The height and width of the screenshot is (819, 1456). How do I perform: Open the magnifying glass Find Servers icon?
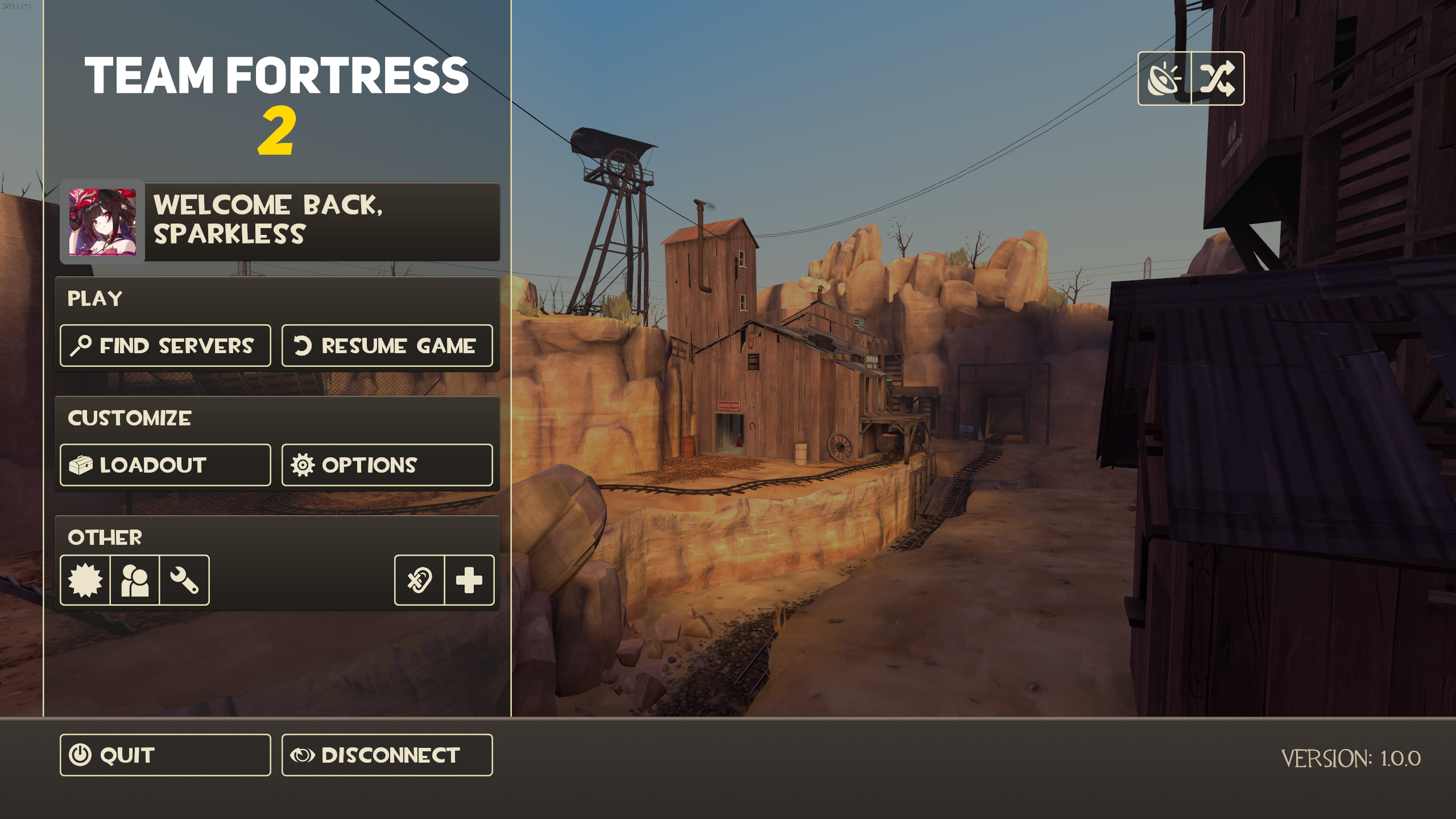click(81, 345)
